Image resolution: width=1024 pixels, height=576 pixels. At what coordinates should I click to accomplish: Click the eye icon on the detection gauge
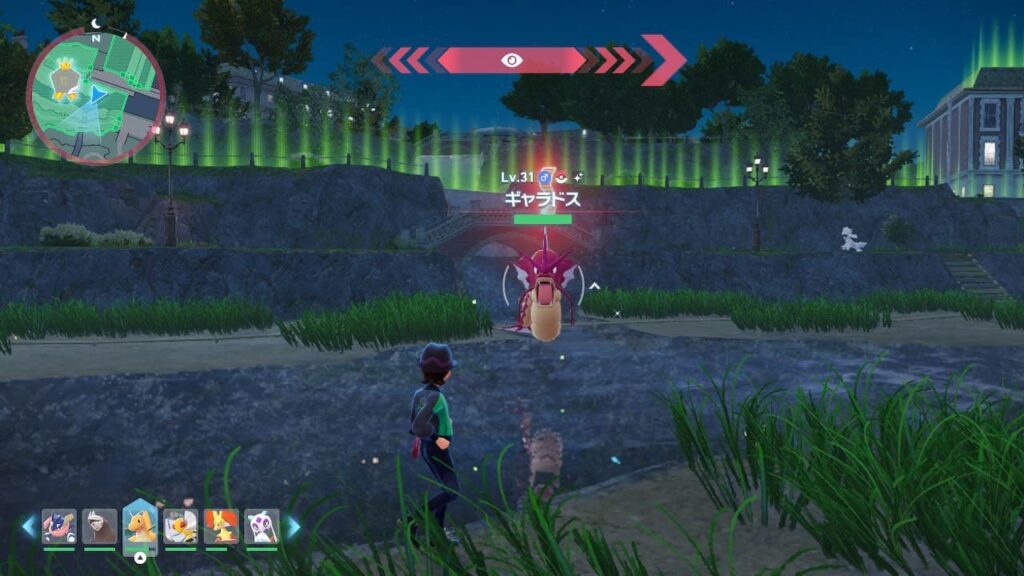510,60
